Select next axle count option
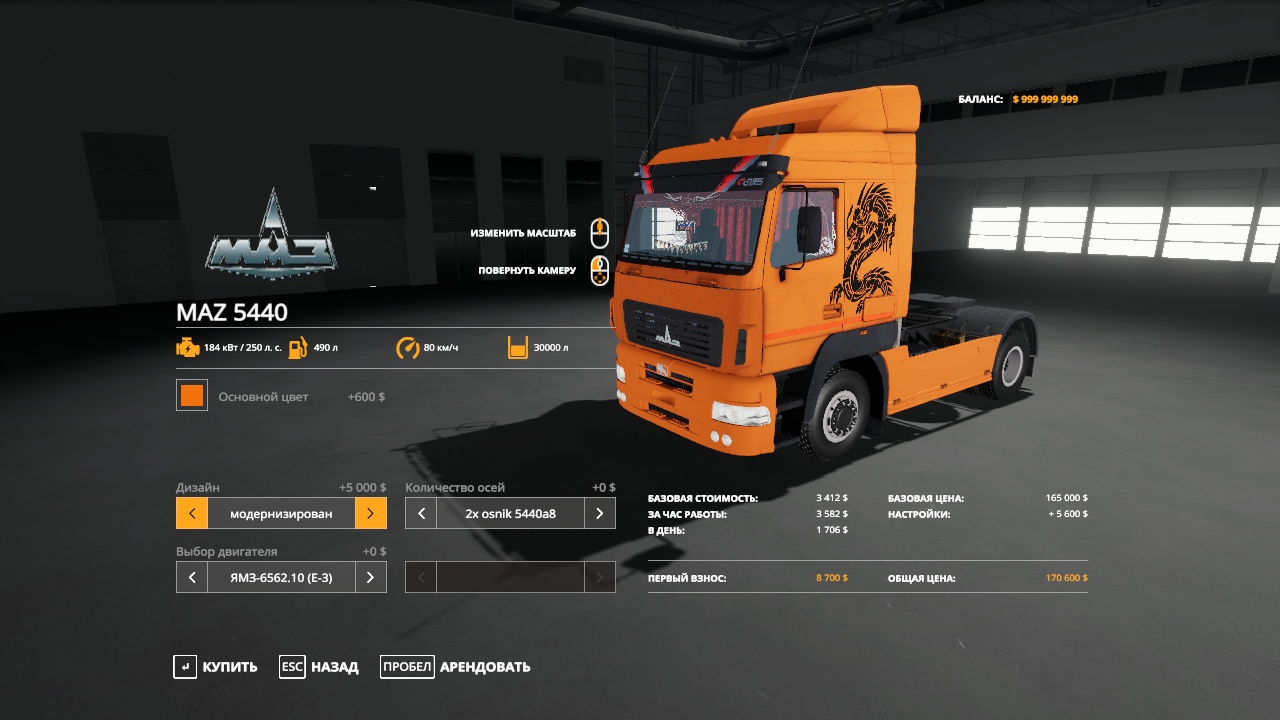 tap(599, 514)
